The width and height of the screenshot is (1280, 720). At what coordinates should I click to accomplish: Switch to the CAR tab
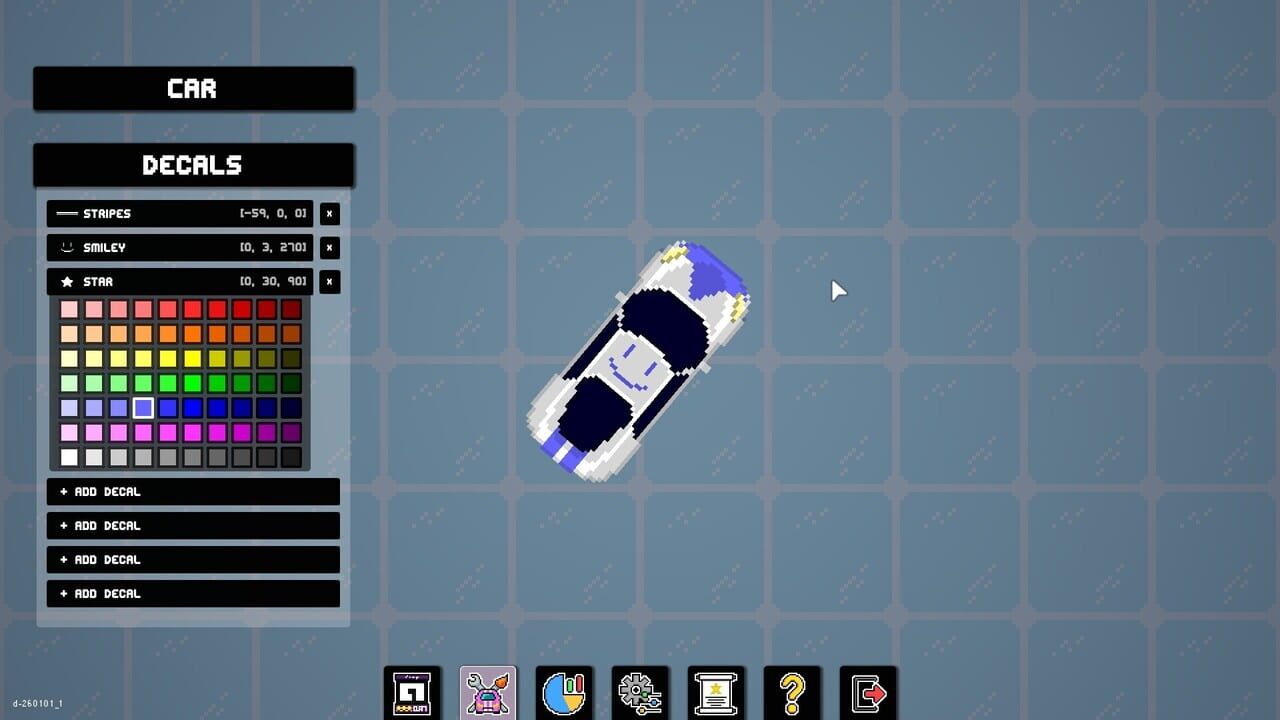pyautogui.click(x=193, y=89)
